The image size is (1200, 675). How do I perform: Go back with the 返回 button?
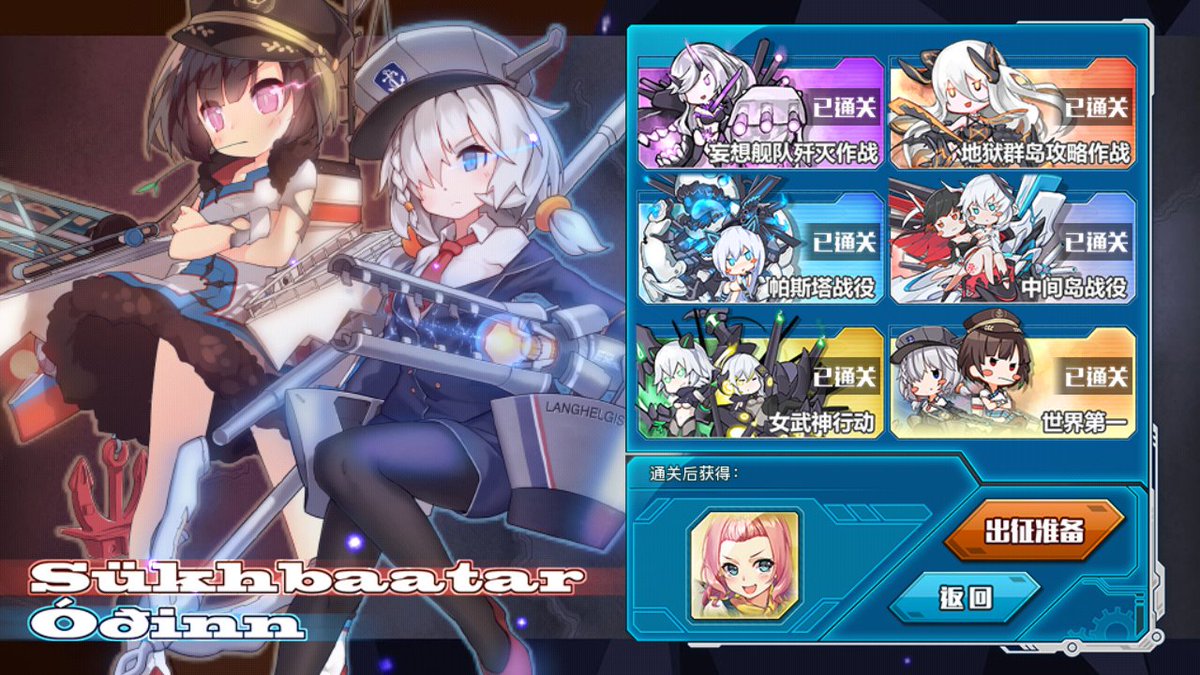point(965,597)
